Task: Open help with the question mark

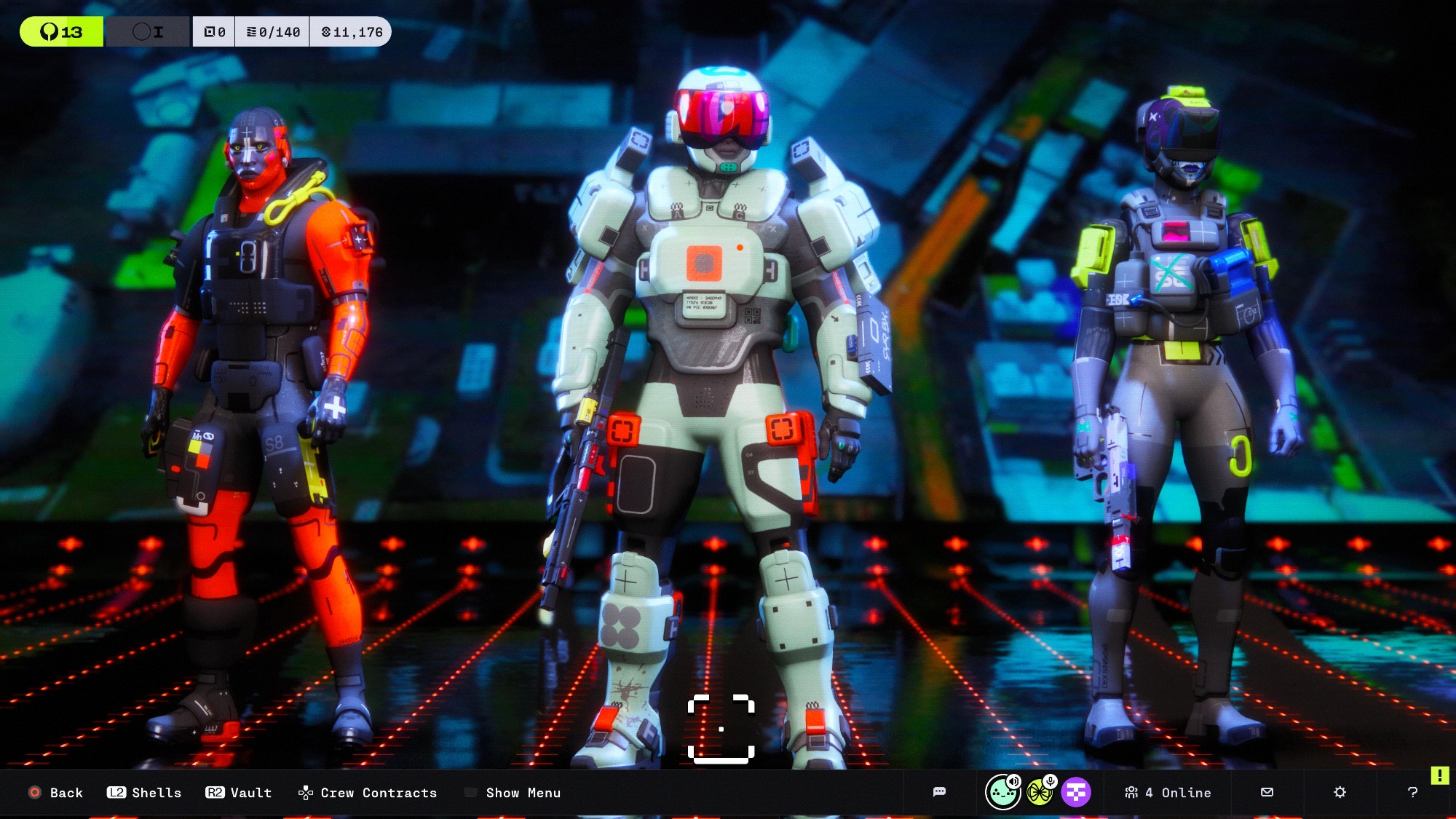Action: [1412, 792]
